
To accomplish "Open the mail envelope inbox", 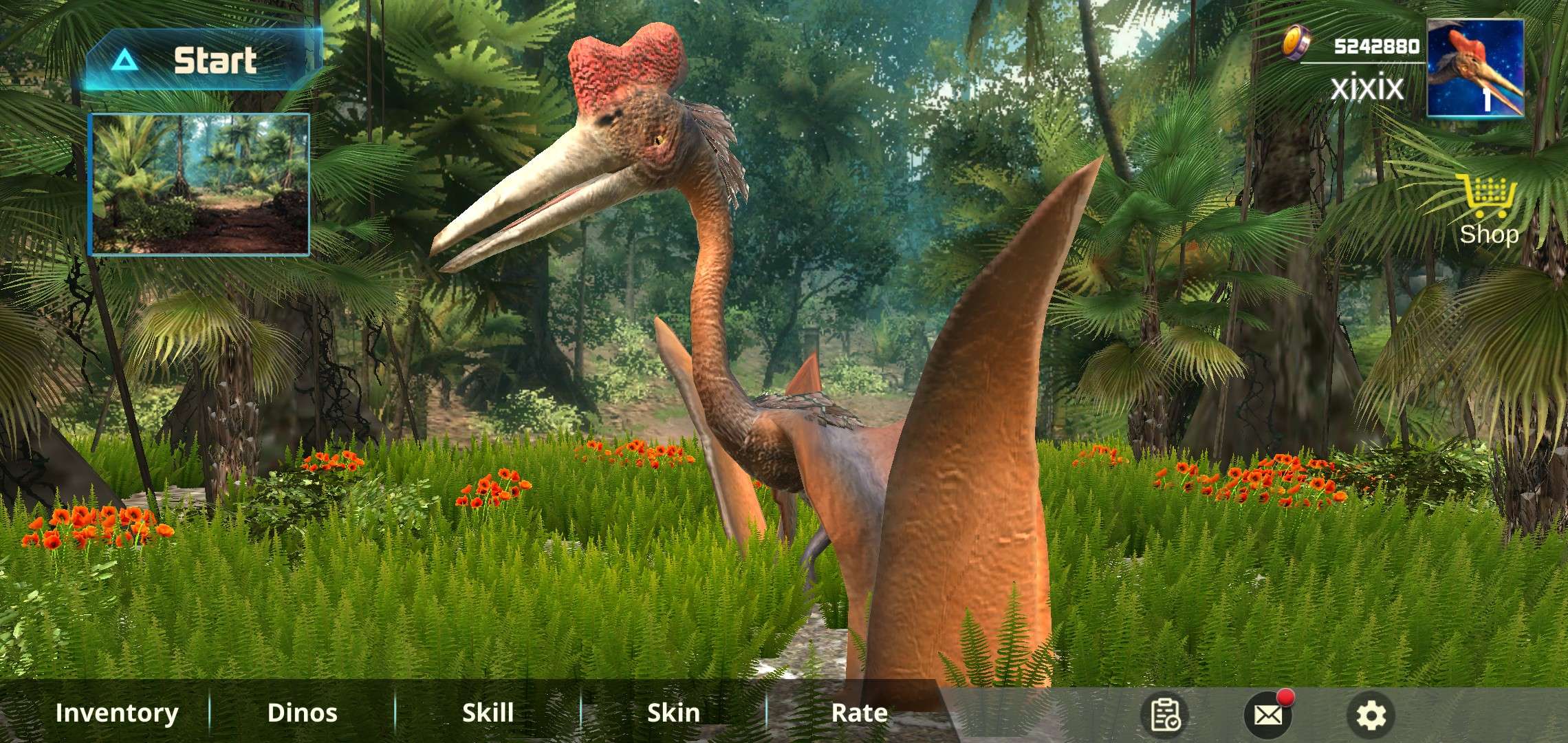I will tap(1267, 715).
